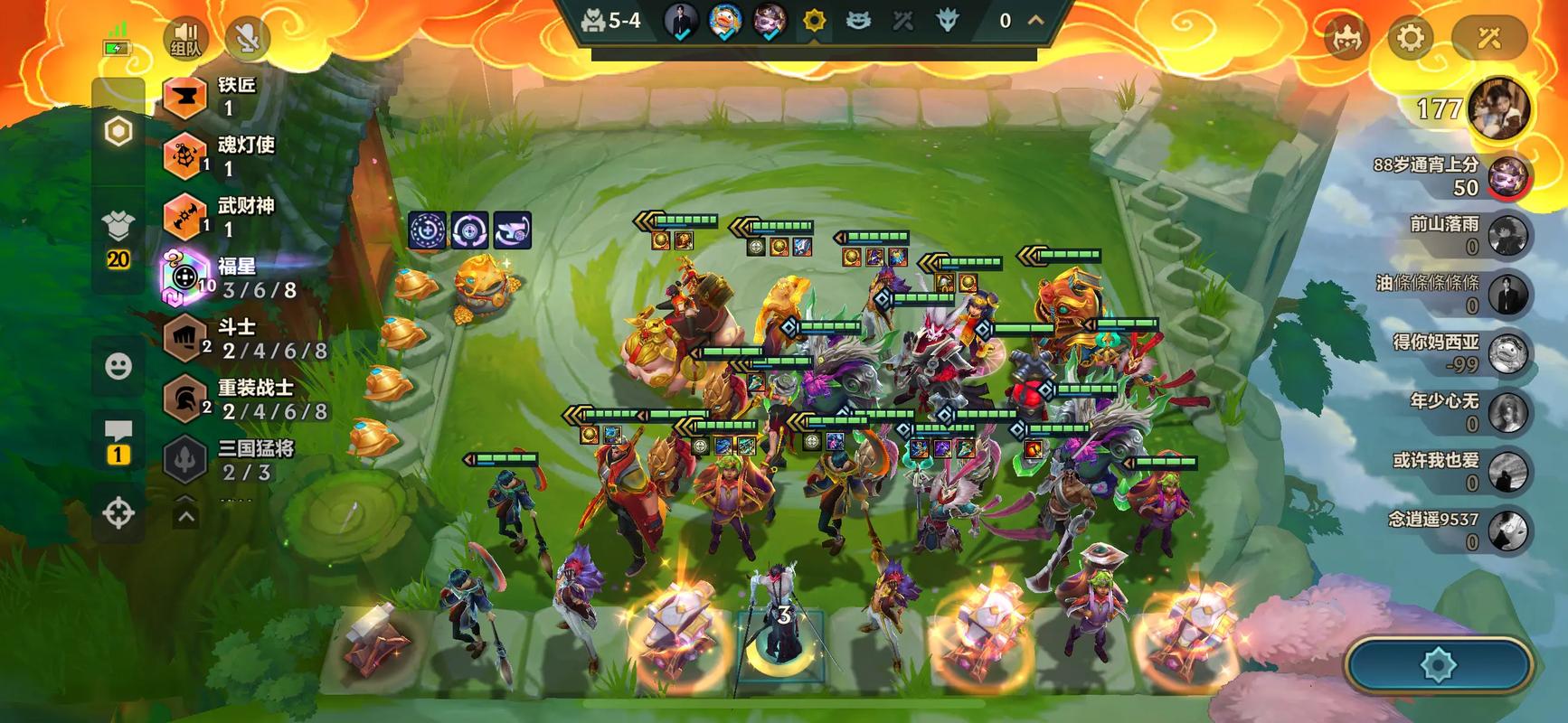This screenshot has width=1568, height=723.
Task: Open the little legend face icon
Action: point(1346,38)
